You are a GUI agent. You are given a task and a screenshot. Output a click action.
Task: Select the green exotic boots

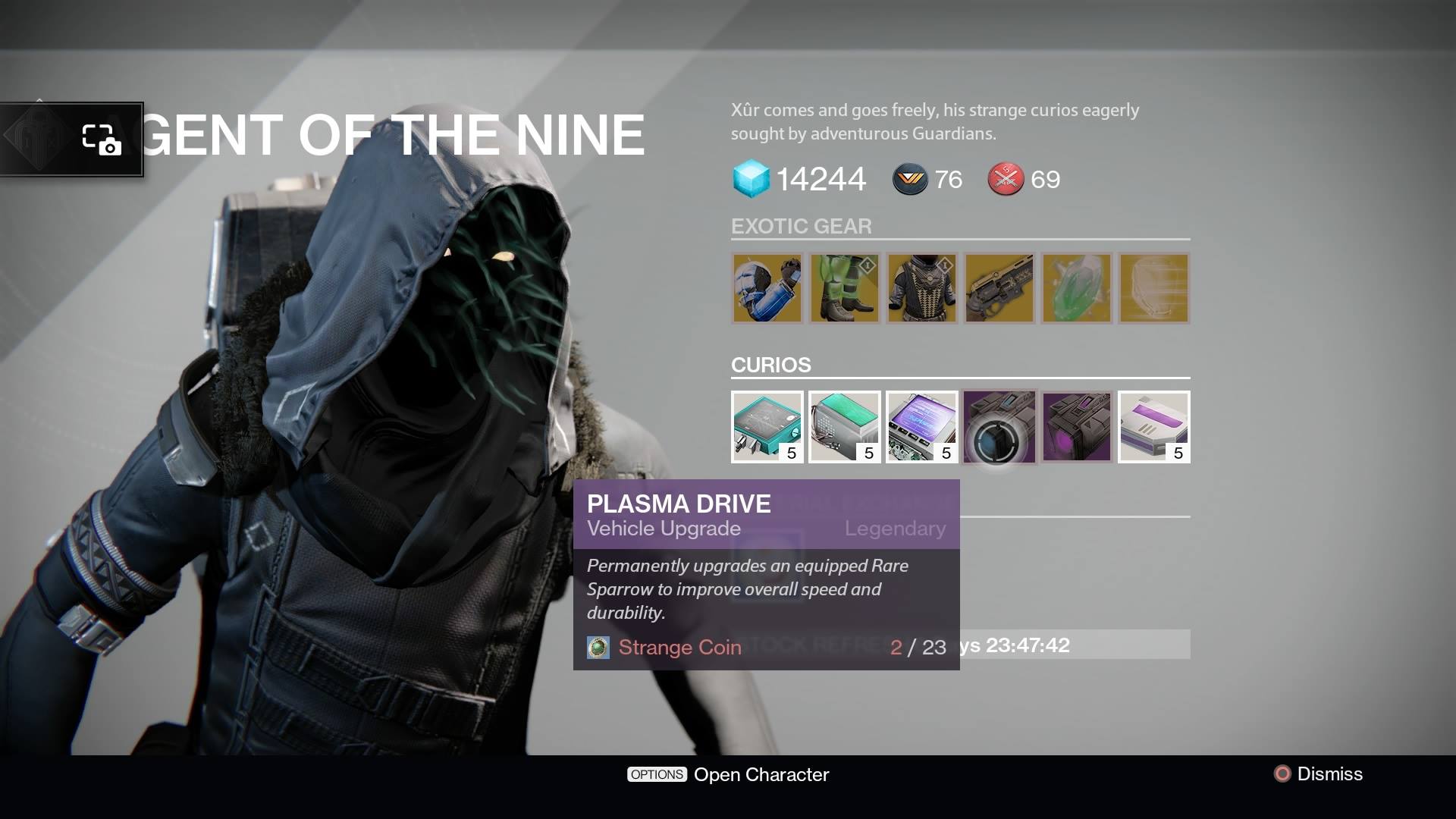click(845, 288)
